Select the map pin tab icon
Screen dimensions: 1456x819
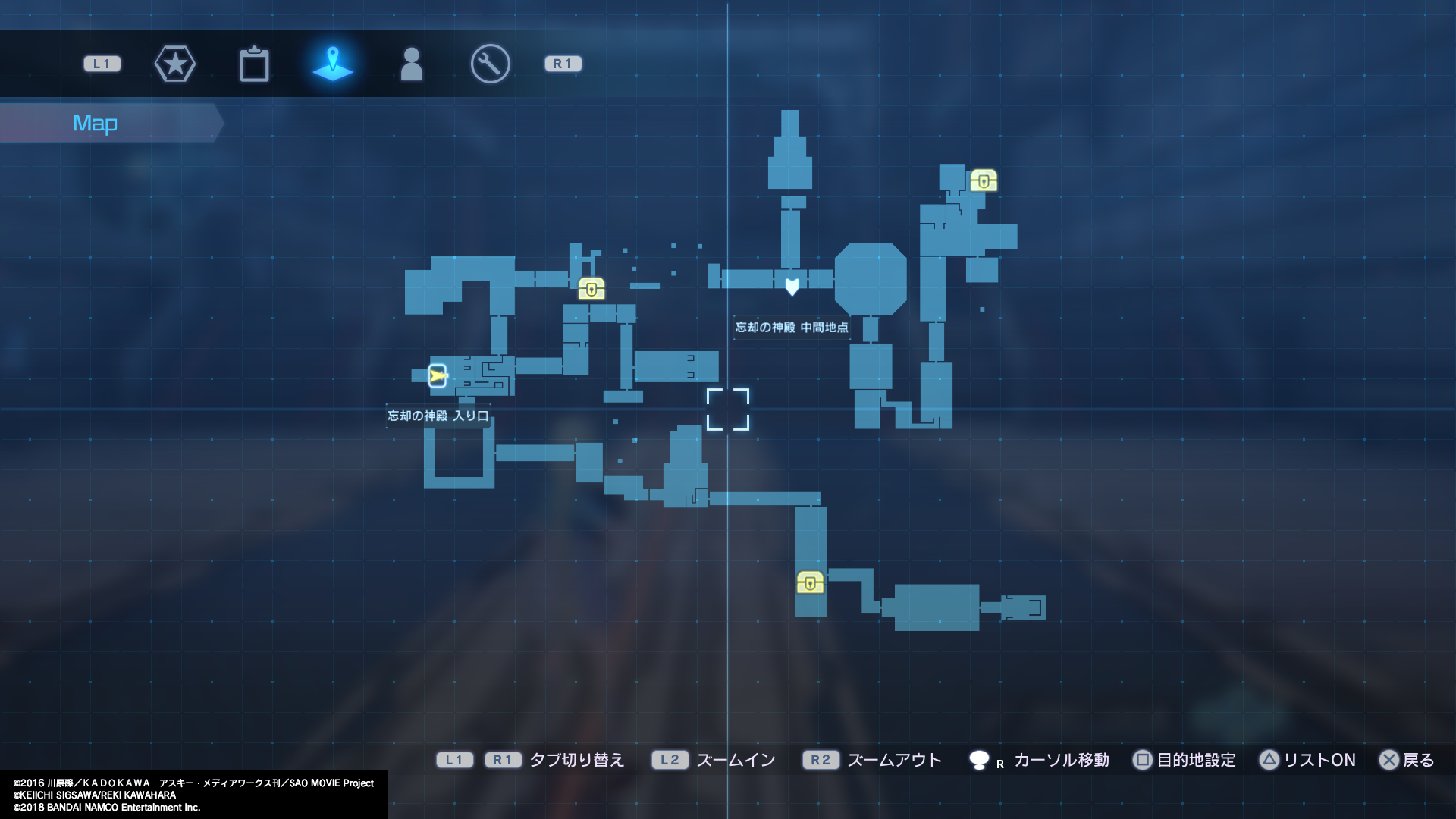334,64
